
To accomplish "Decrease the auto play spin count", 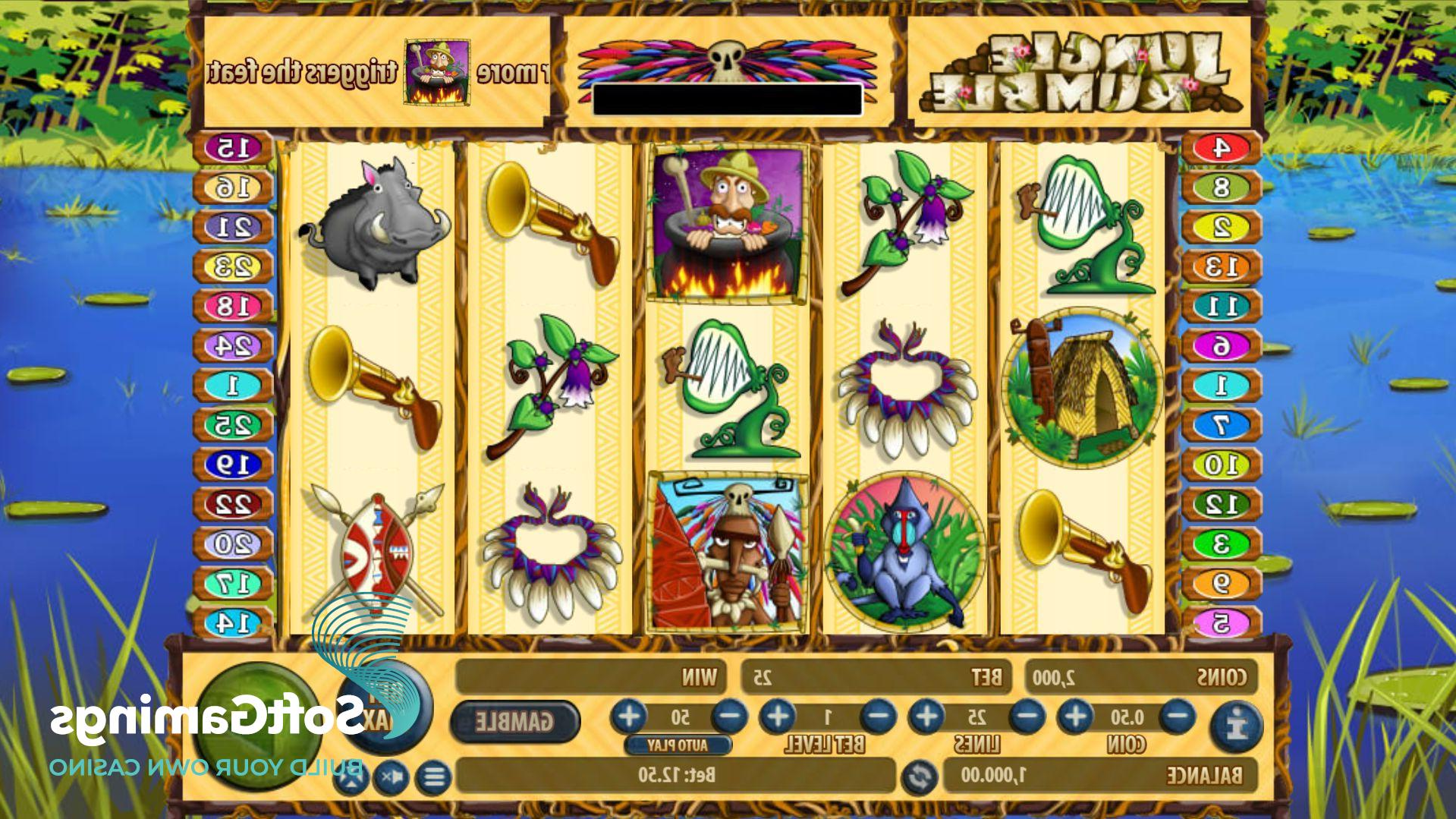I will pyautogui.click(x=731, y=717).
